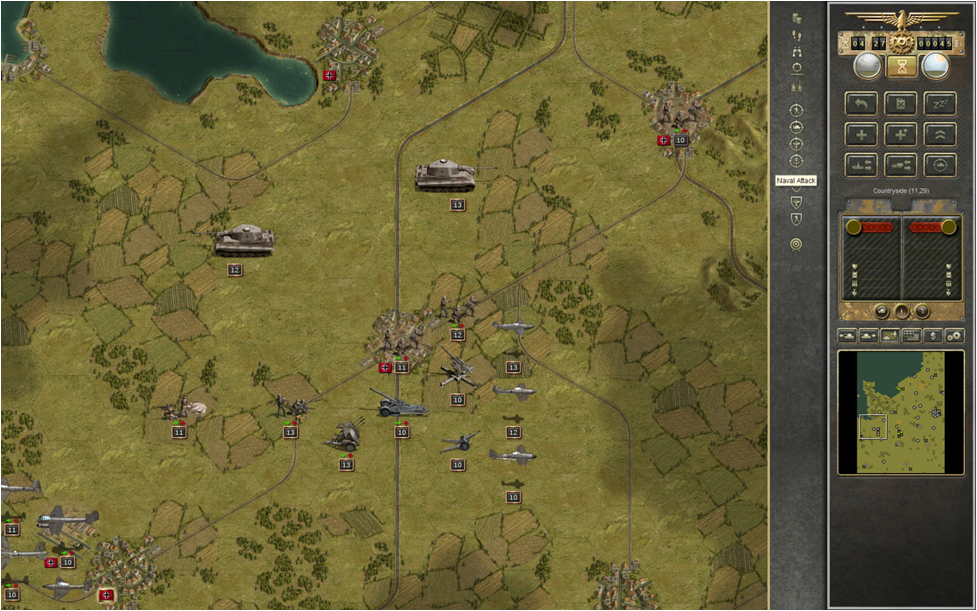Undo the last move with the arrow button
This screenshot has height=611, width=977.
(x=862, y=103)
